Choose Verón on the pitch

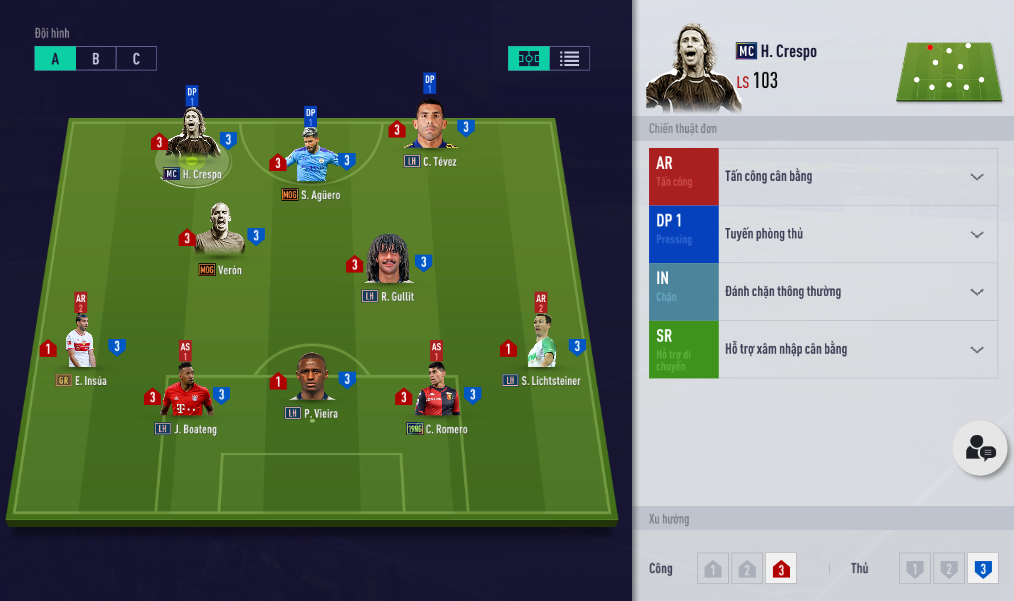(220, 233)
